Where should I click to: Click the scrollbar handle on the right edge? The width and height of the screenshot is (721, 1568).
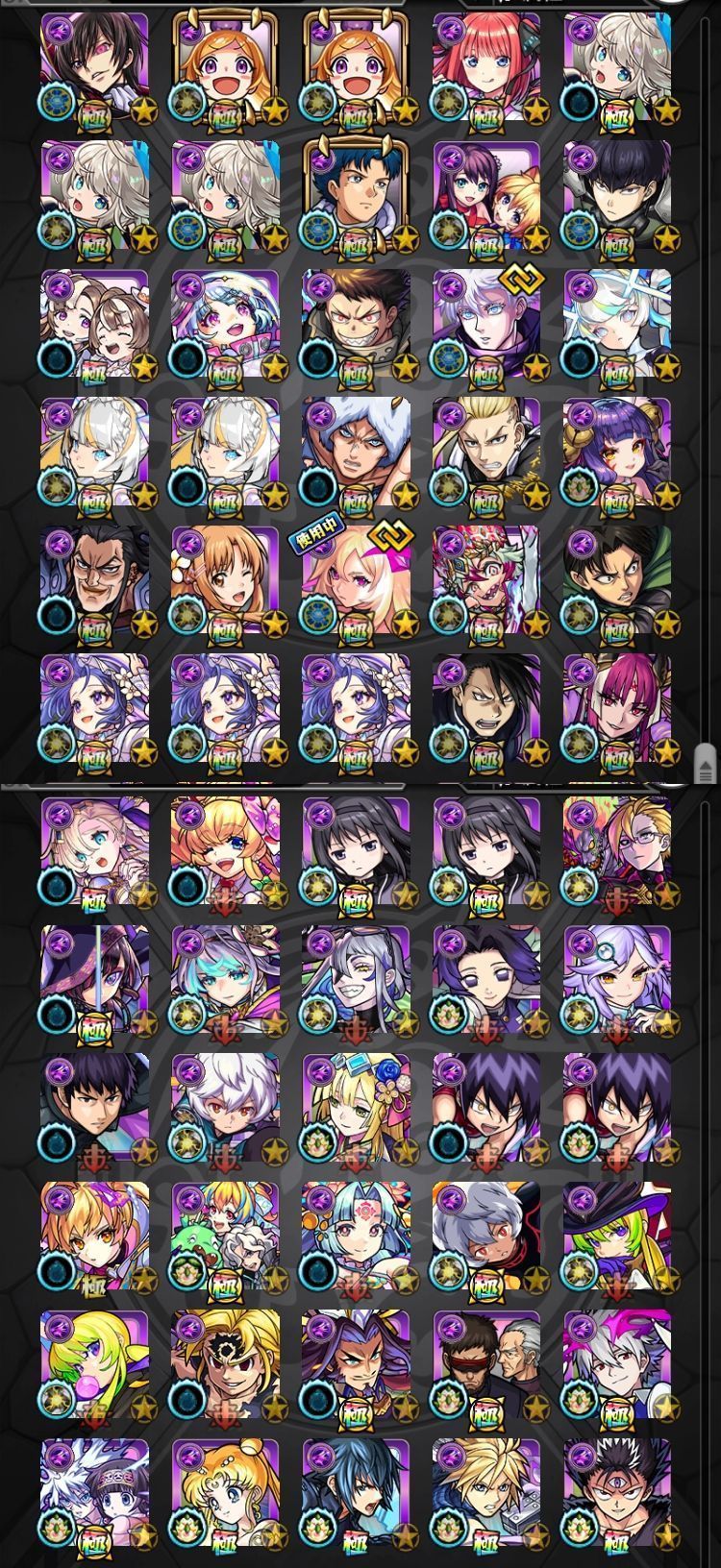[x=706, y=763]
